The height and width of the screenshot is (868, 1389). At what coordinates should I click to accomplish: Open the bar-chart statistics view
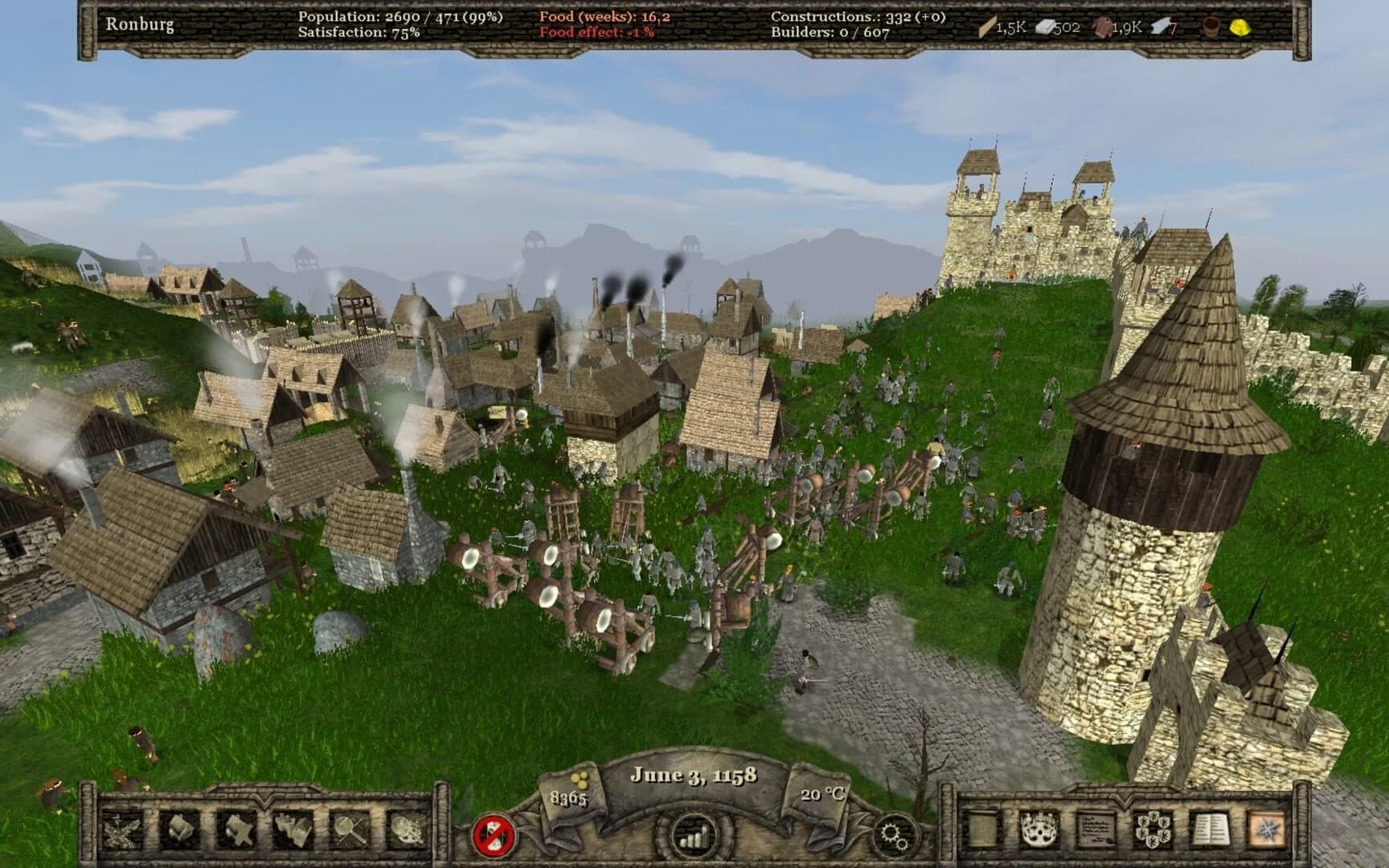[x=693, y=836]
